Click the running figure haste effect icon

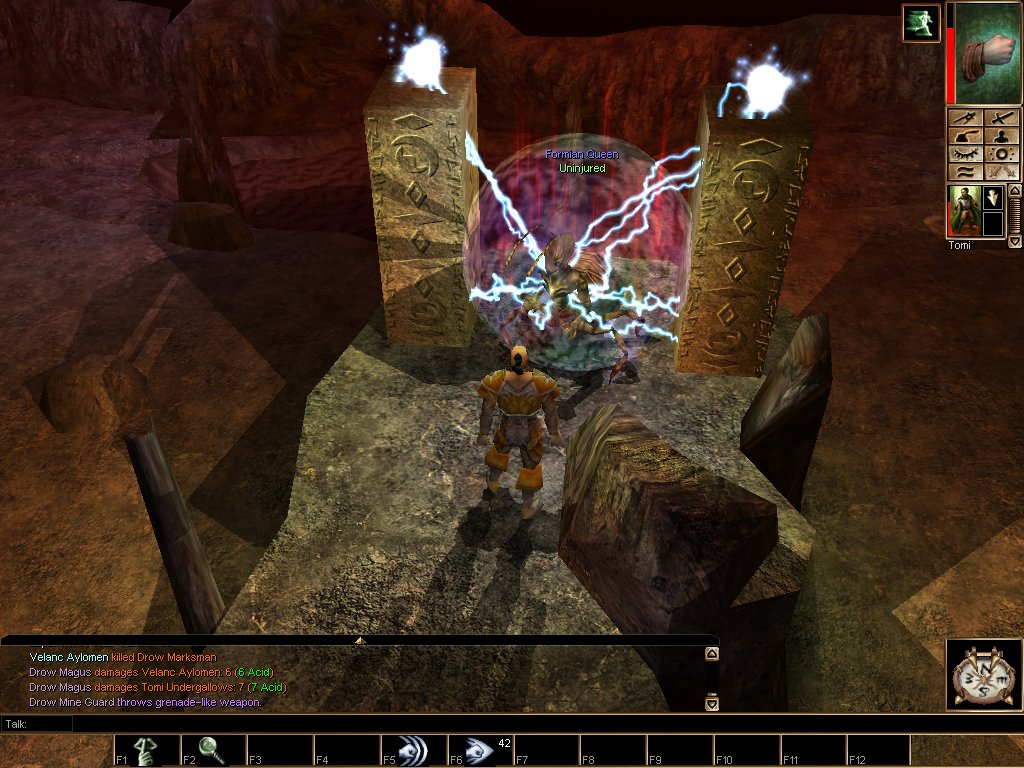(921, 23)
